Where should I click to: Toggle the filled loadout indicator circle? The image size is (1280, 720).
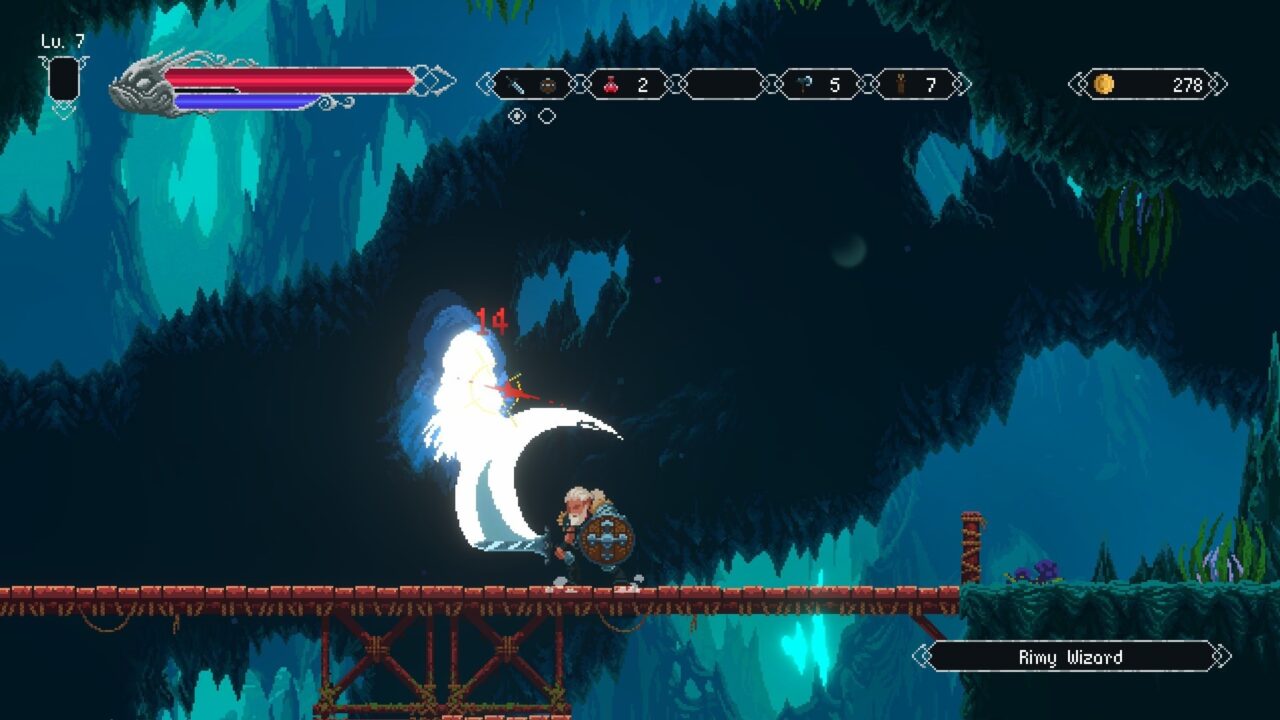(517, 113)
